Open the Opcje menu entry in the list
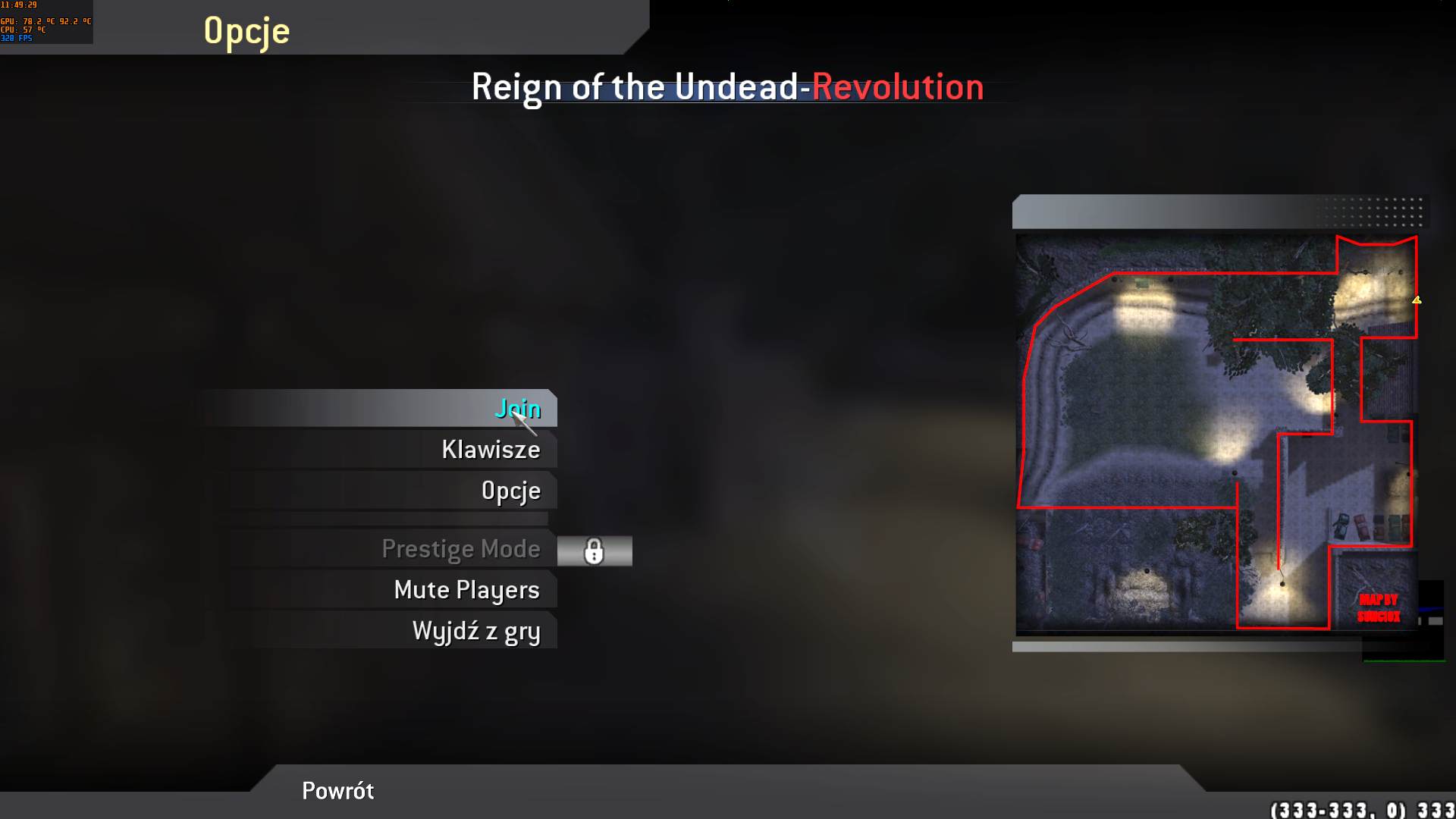This screenshot has width=1456, height=819. (510, 491)
